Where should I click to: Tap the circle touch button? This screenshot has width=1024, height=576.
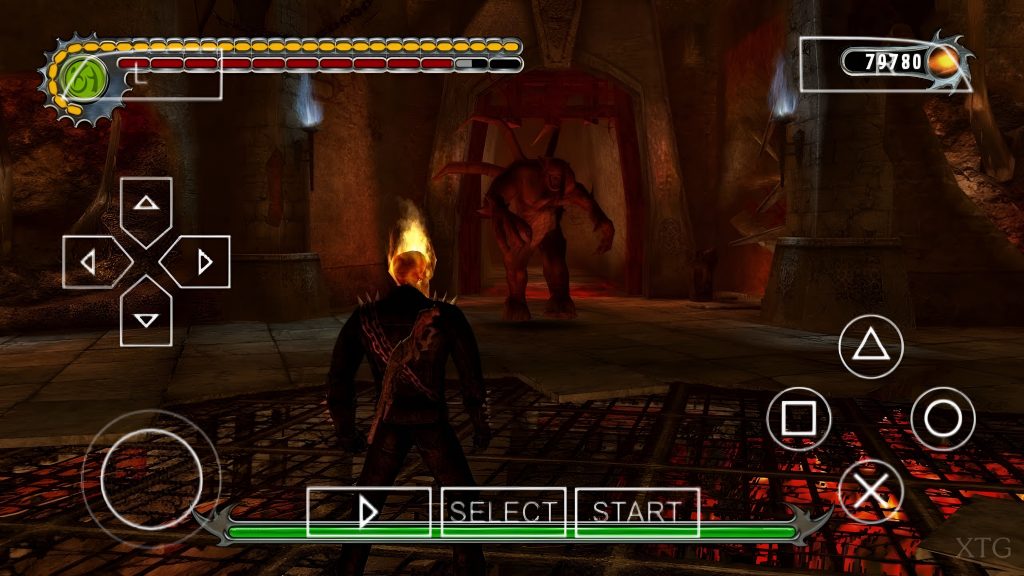(942, 418)
